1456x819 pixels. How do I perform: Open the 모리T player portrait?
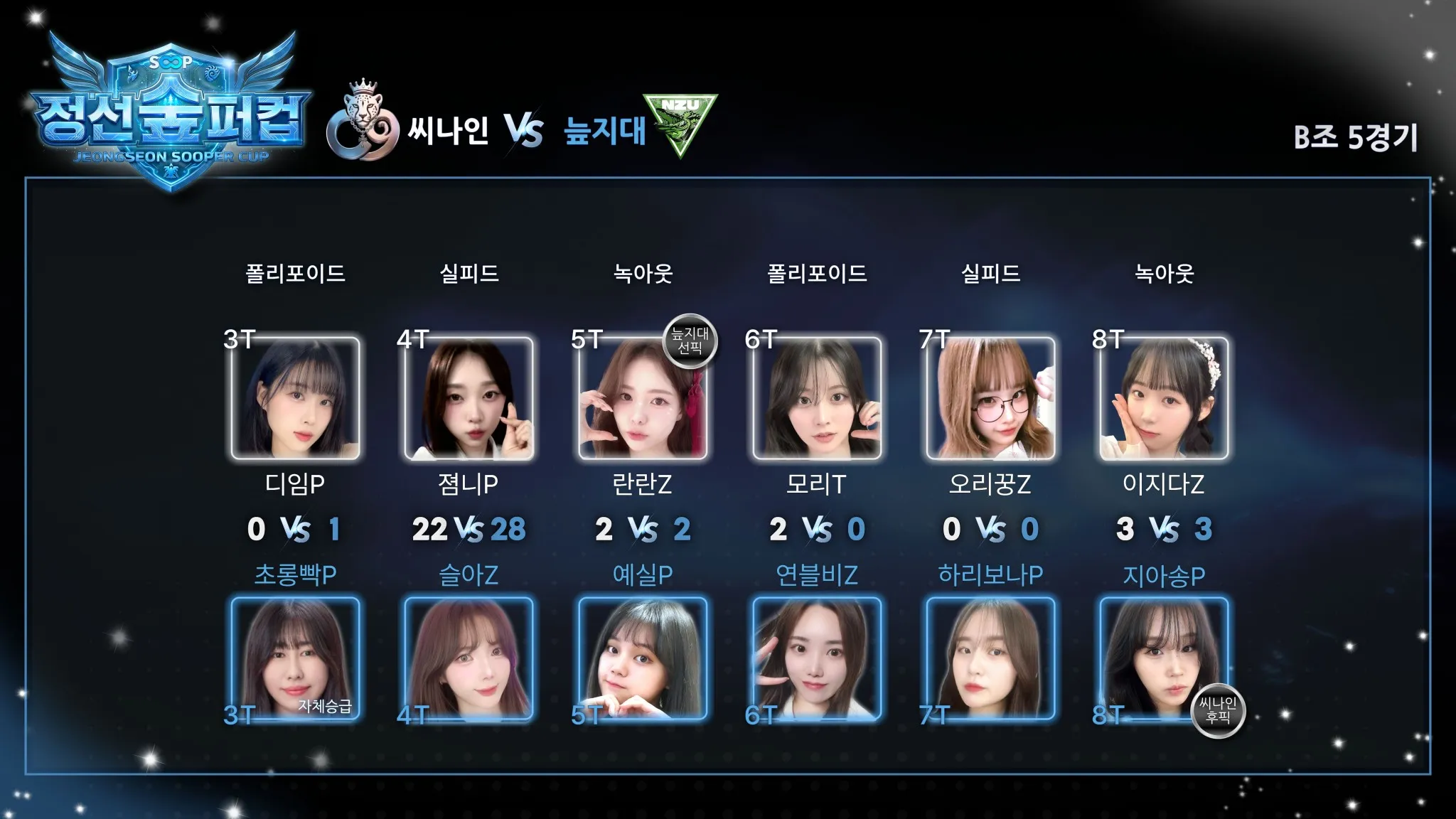coord(816,398)
